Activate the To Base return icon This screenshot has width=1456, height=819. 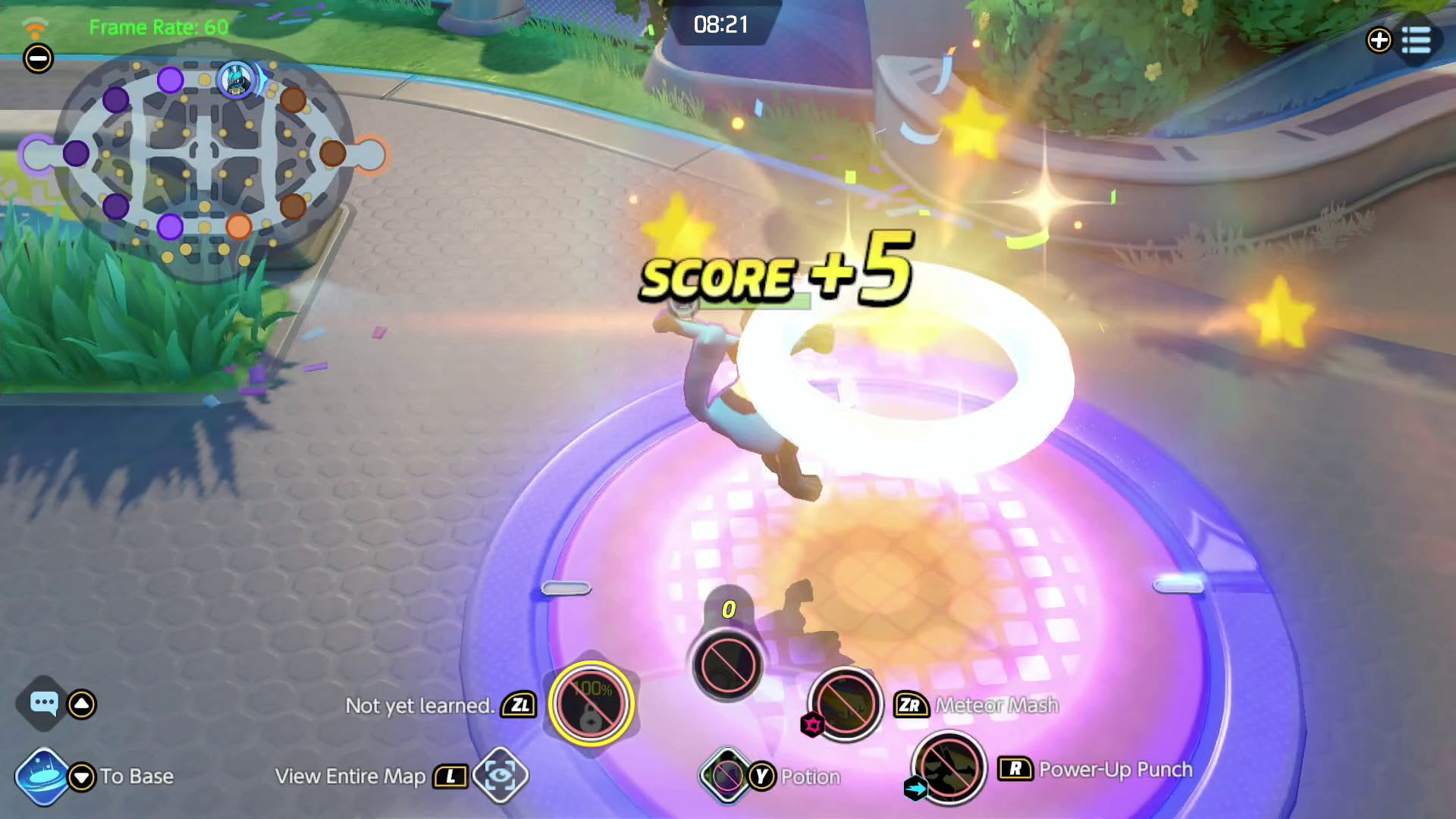tap(42, 777)
